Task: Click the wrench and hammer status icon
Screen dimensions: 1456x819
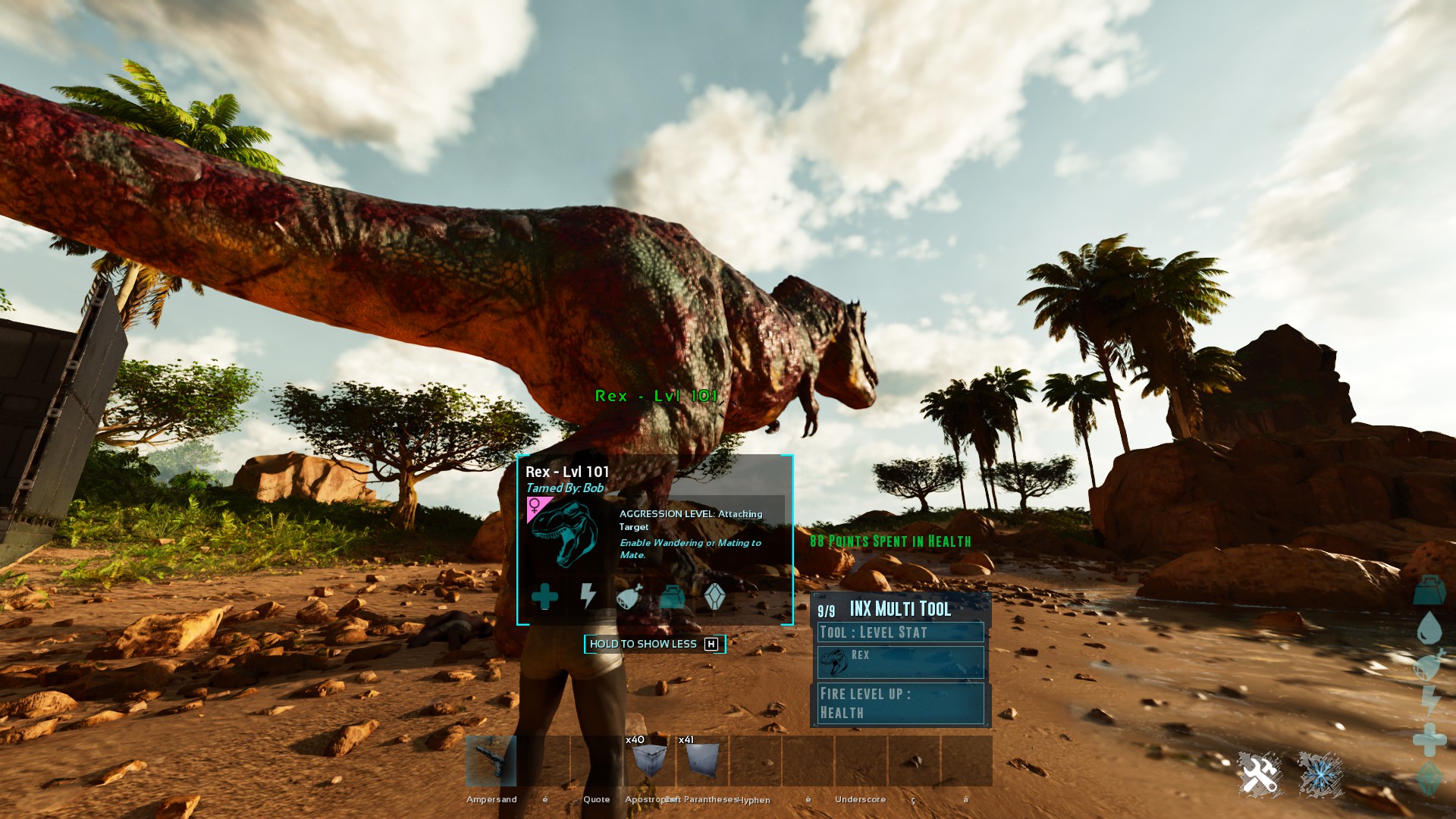Action: 1259,775
